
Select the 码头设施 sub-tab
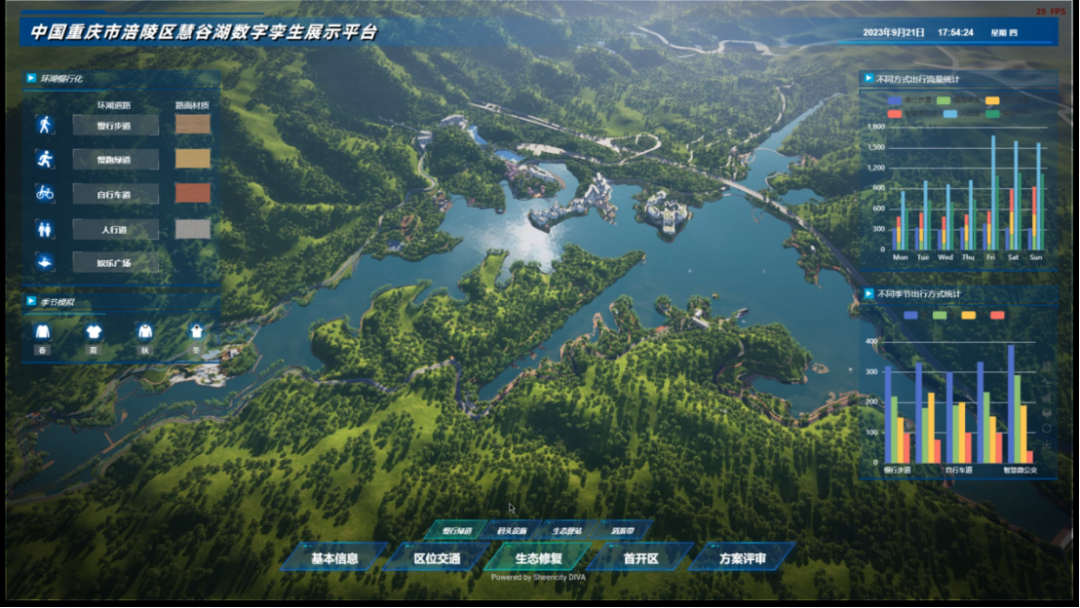pyautogui.click(x=511, y=531)
